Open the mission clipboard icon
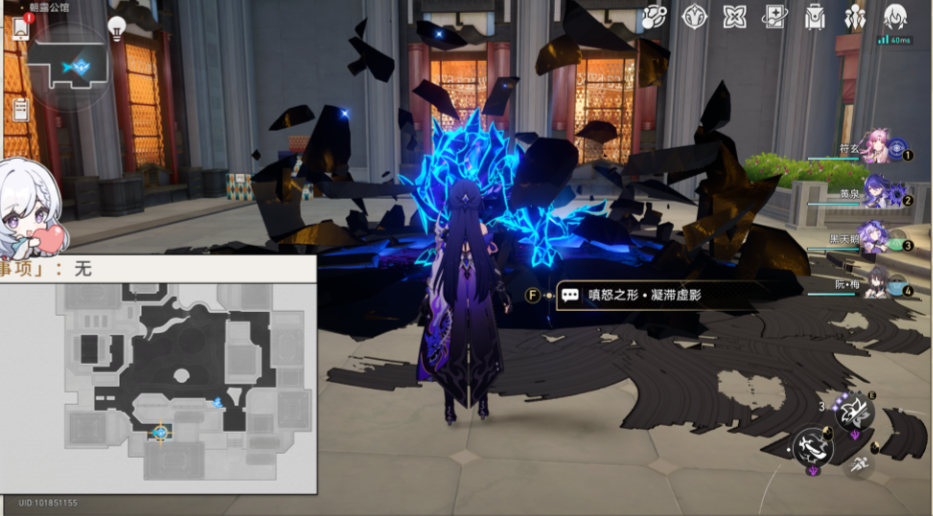933x516 pixels. (20, 110)
